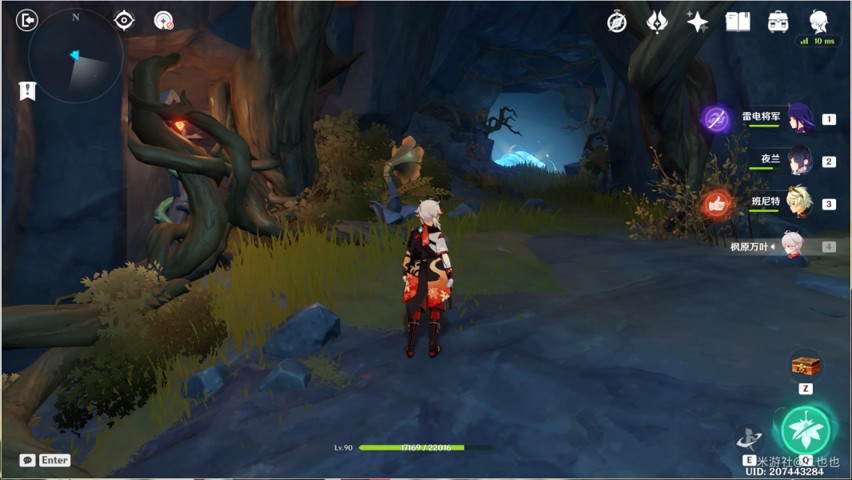Open the backpack inventory
The height and width of the screenshot is (480, 852).
[x=778, y=21]
